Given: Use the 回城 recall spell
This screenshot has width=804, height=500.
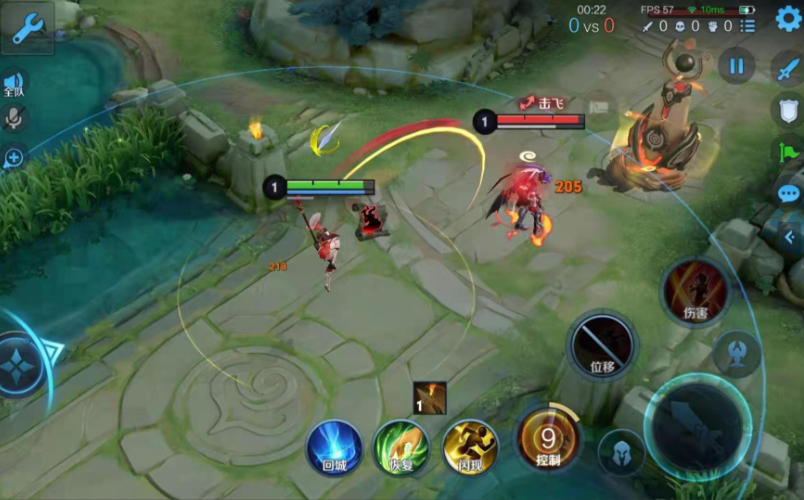Looking at the screenshot, I should (x=334, y=446).
